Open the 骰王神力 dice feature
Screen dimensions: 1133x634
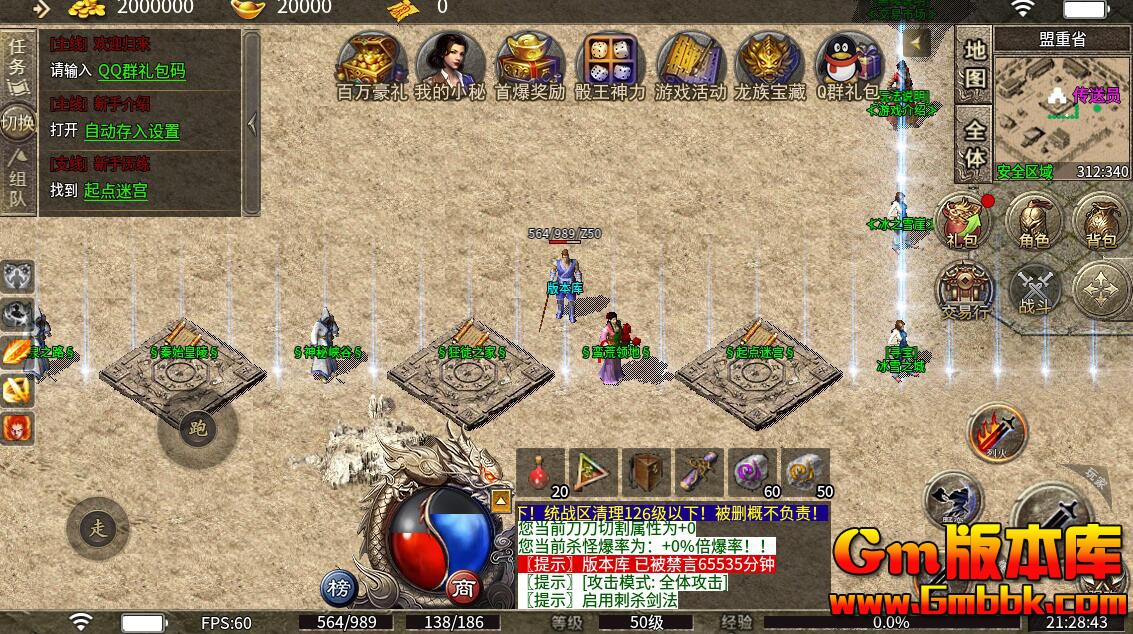point(609,62)
